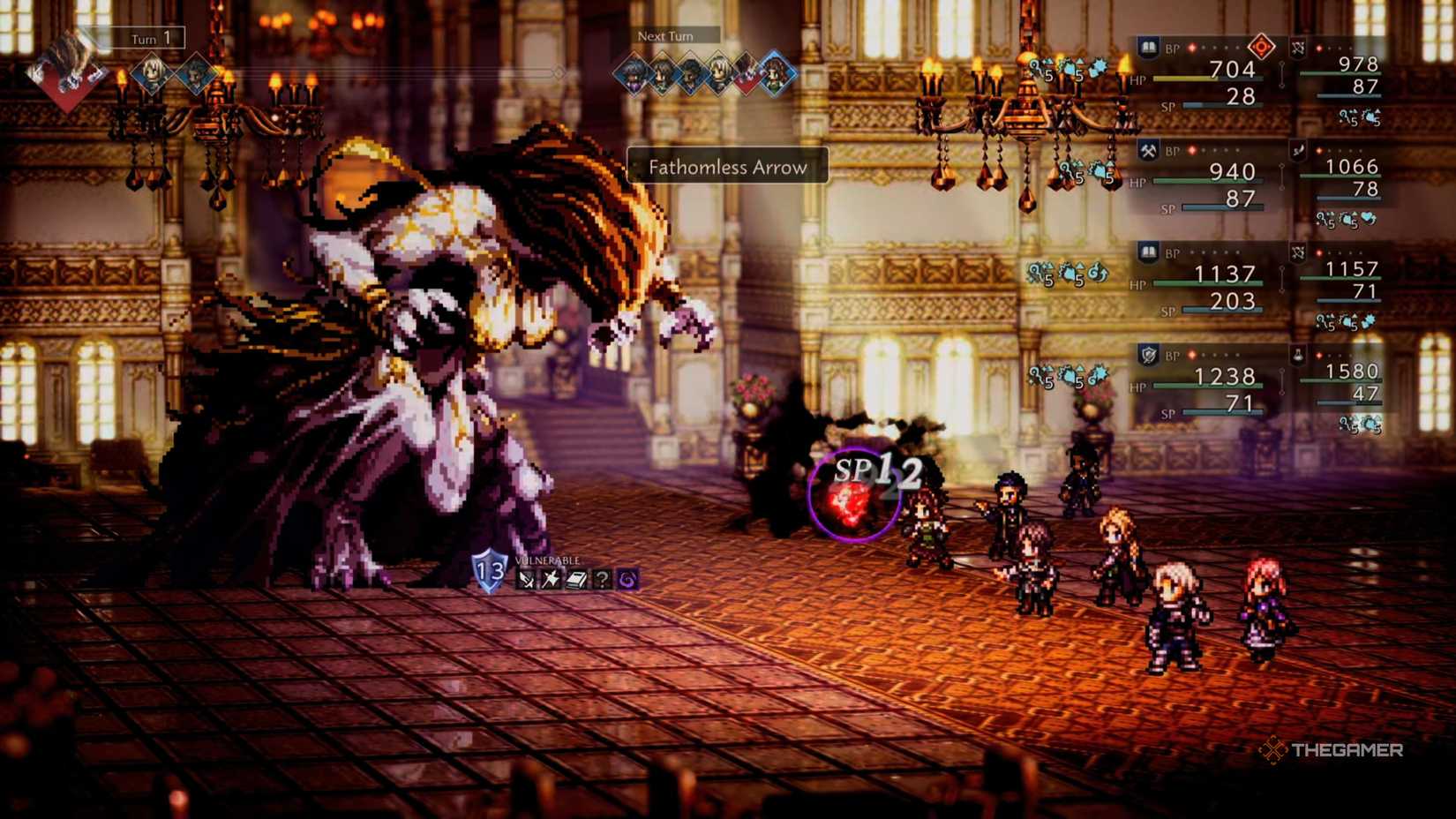Select the sword weakness icon under VULNERABLE

(524, 579)
